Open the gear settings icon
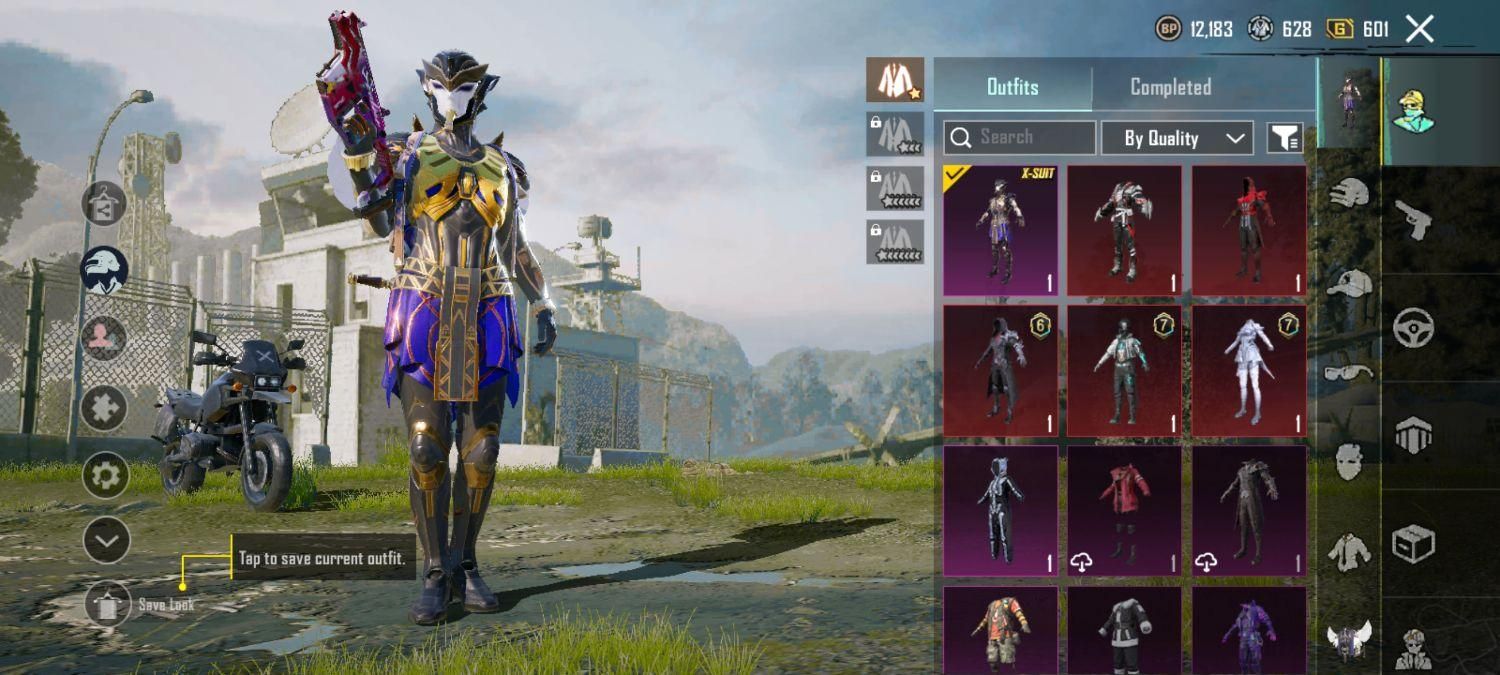The height and width of the screenshot is (675, 1500). (105, 476)
